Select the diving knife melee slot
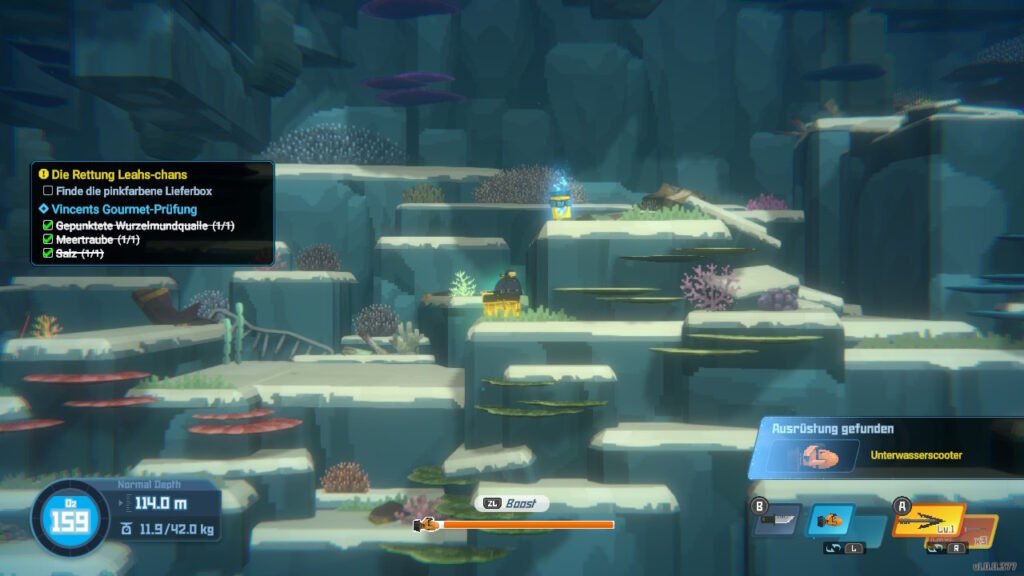1024x576 pixels. coord(777,520)
